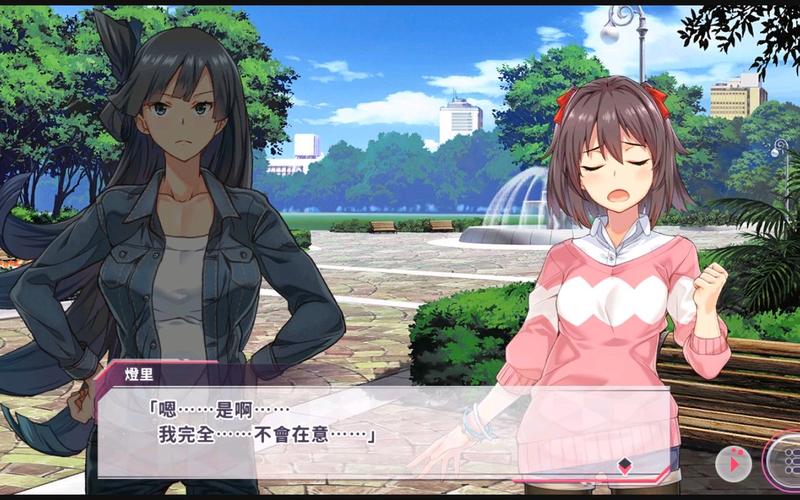Open the round menu button with list icon
This screenshot has width=800, height=500.
(786, 461)
